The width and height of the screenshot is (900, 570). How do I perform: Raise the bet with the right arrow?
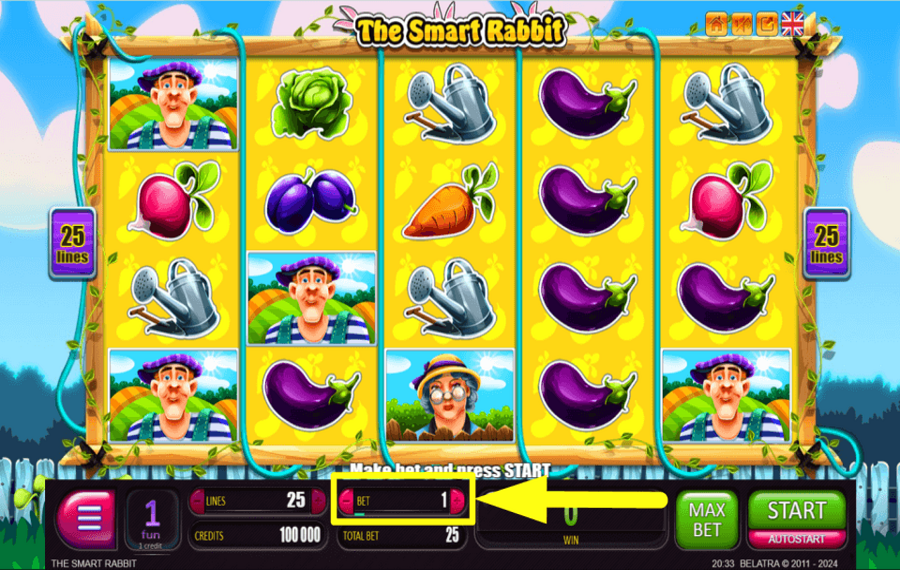(x=458, y=500)
